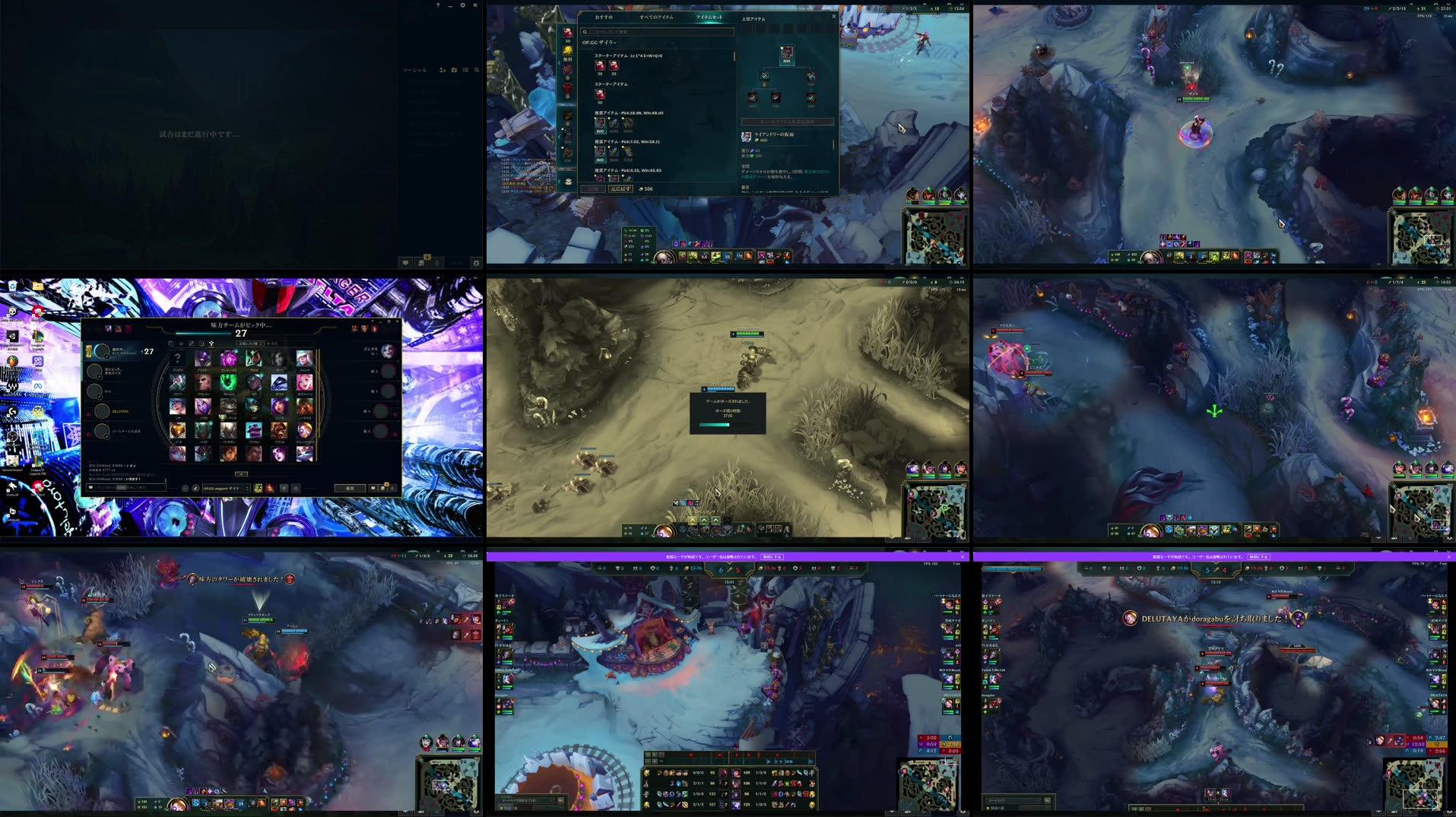This screenshot has height=817, width=1456.
Task: Switch to the すべてのアイテム shop tab
Action: [x=657, y=17]
